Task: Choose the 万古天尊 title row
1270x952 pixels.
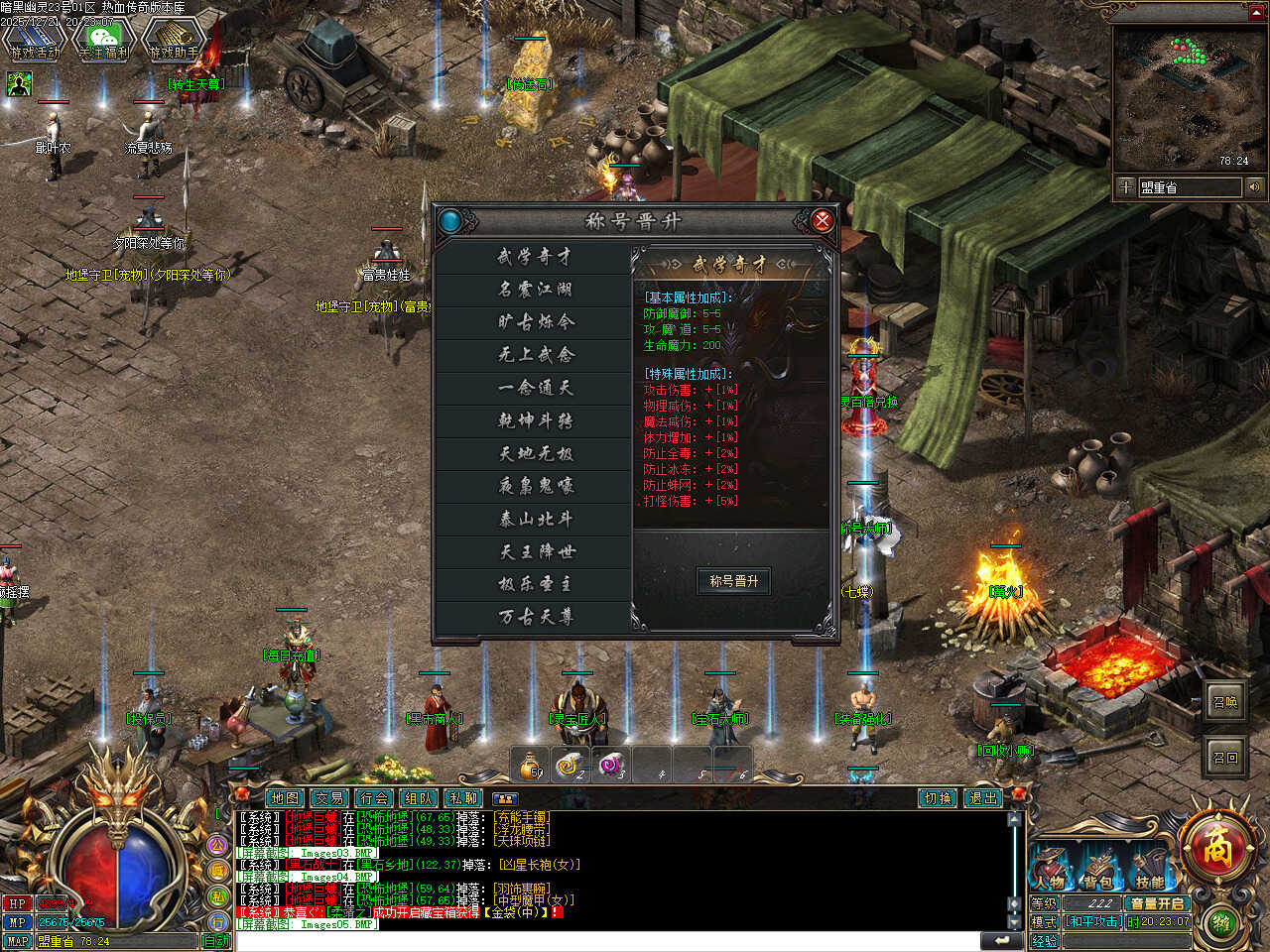Action: [x=535, y=617]
